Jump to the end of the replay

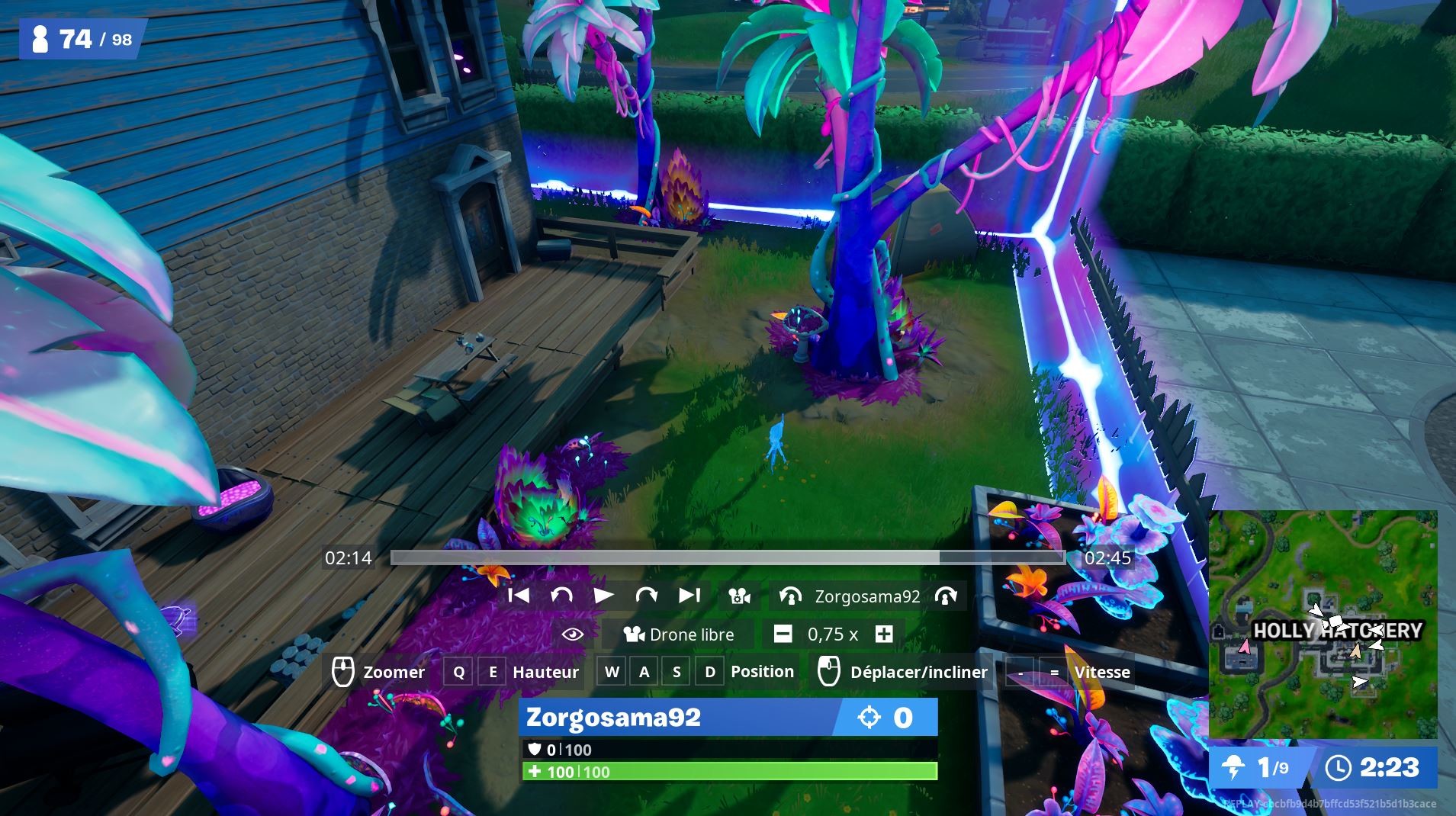click(689, 596)
